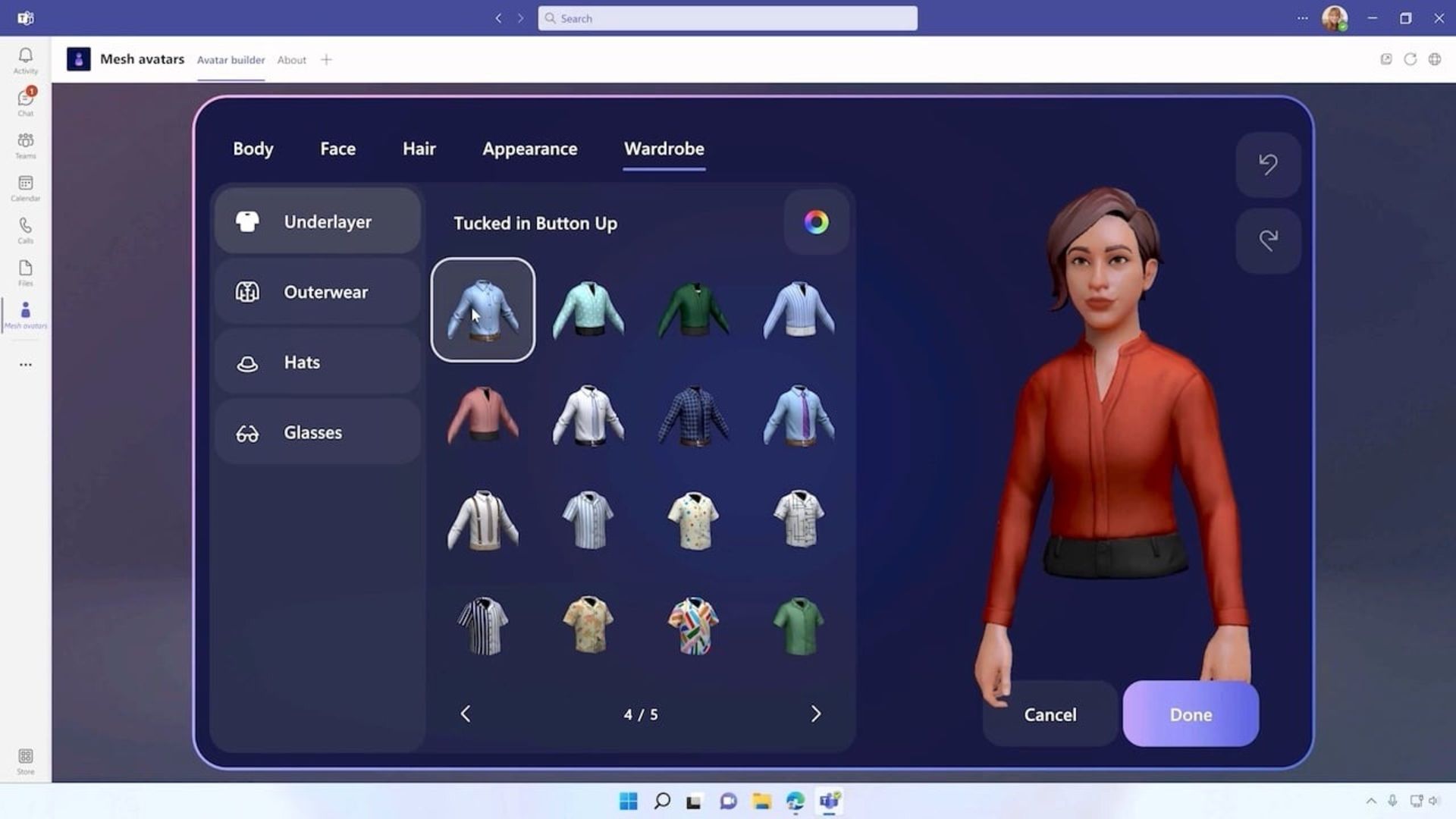Open the Glasses category
This screenshot has height=819, width=1456.
[x=317, y=432]
